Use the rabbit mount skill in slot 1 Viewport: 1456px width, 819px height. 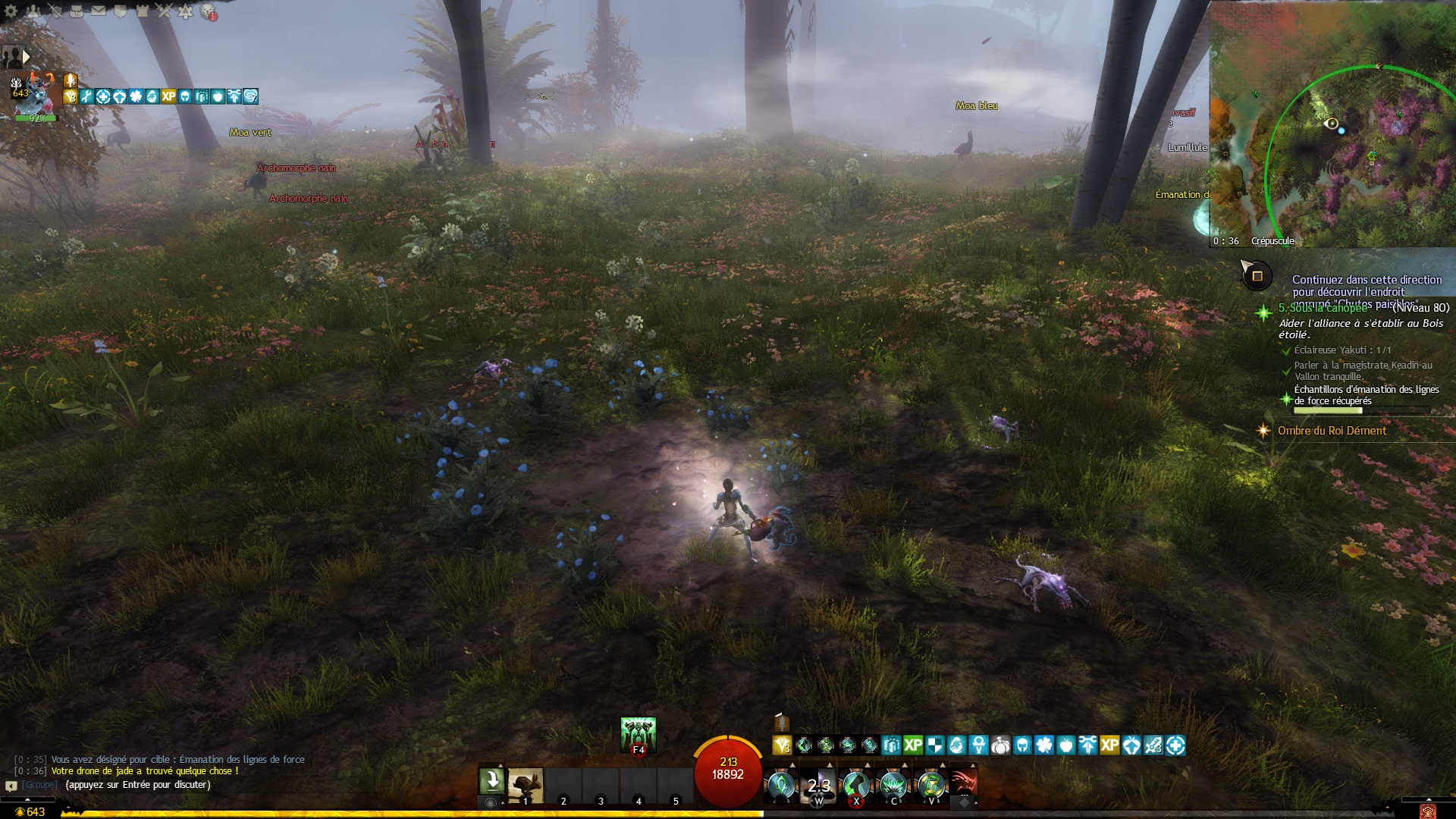point(526,786)
